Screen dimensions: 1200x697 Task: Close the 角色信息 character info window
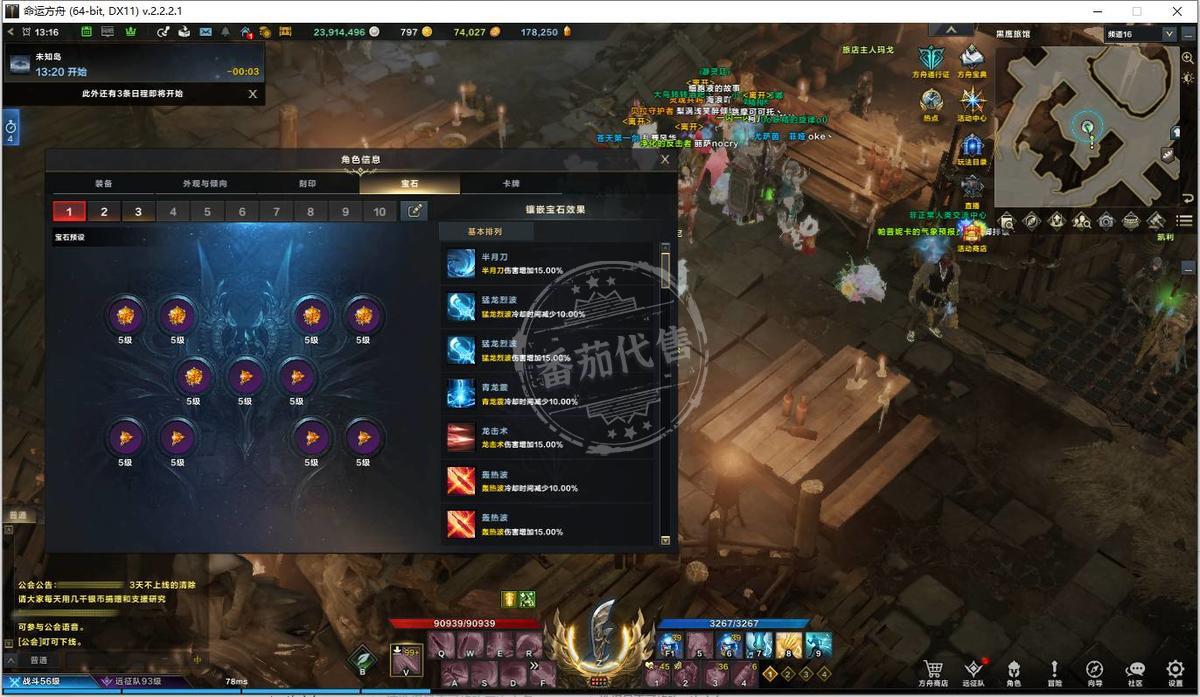(665, 159)
